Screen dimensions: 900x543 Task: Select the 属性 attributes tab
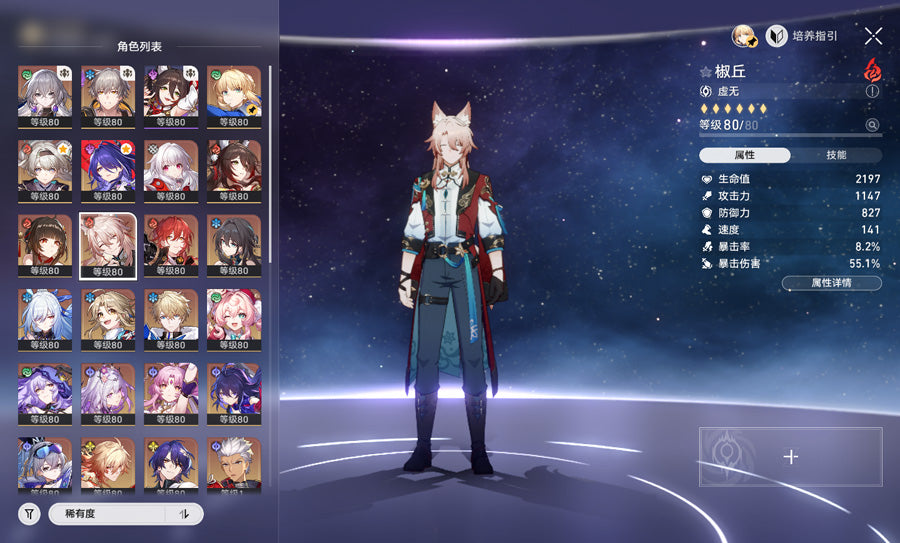[x=744, y=155]
